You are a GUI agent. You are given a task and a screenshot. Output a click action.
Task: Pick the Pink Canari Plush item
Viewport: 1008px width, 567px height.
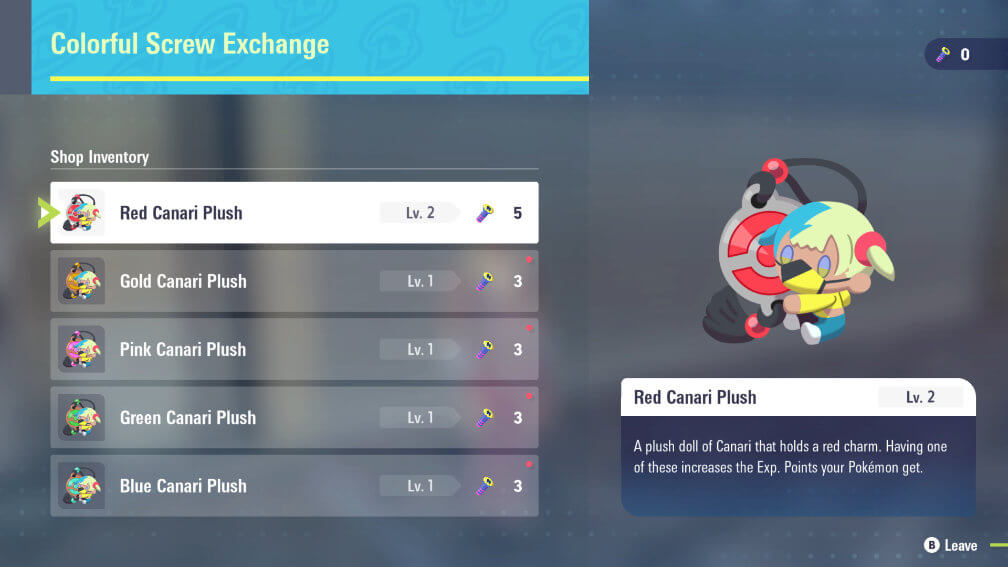[294, 349]
